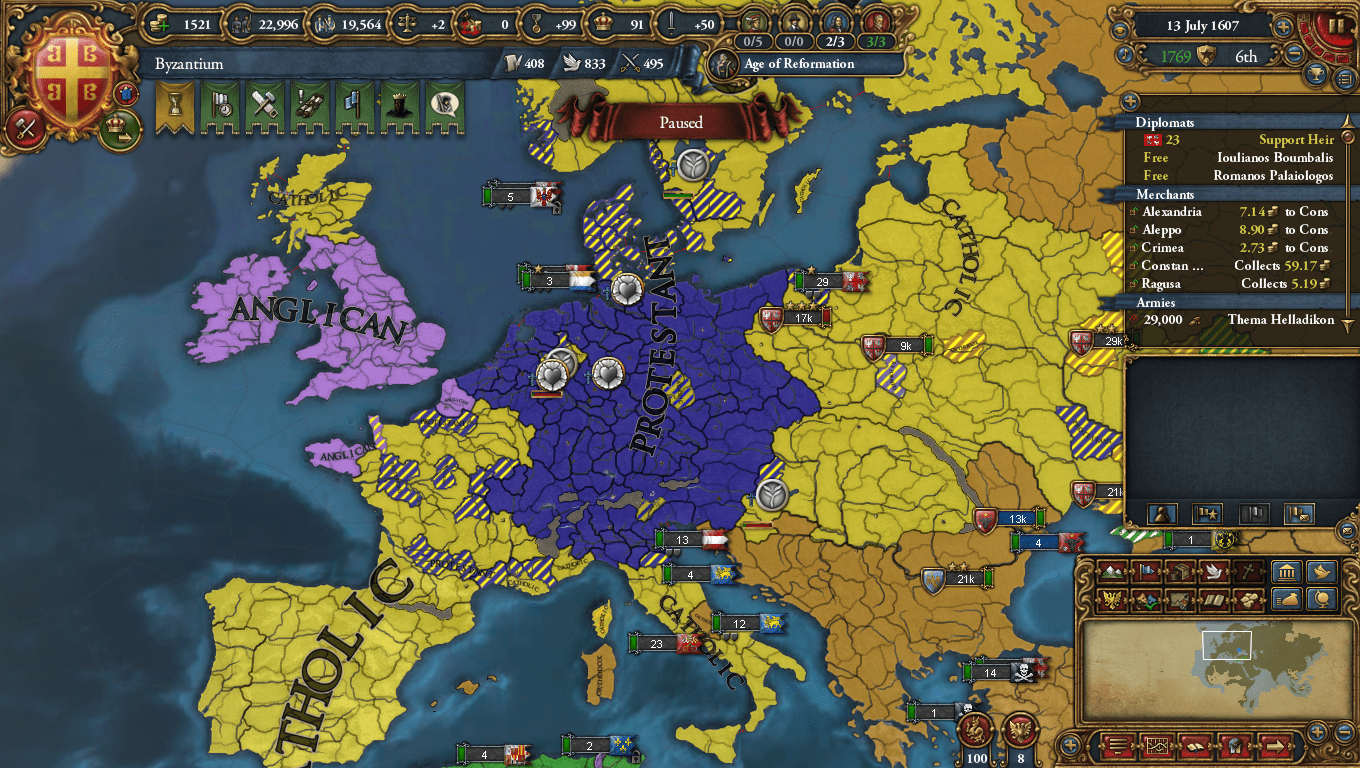Open the exploration globe macro builder
This screenshot has height=768, width=1360.
[1324, 597]
